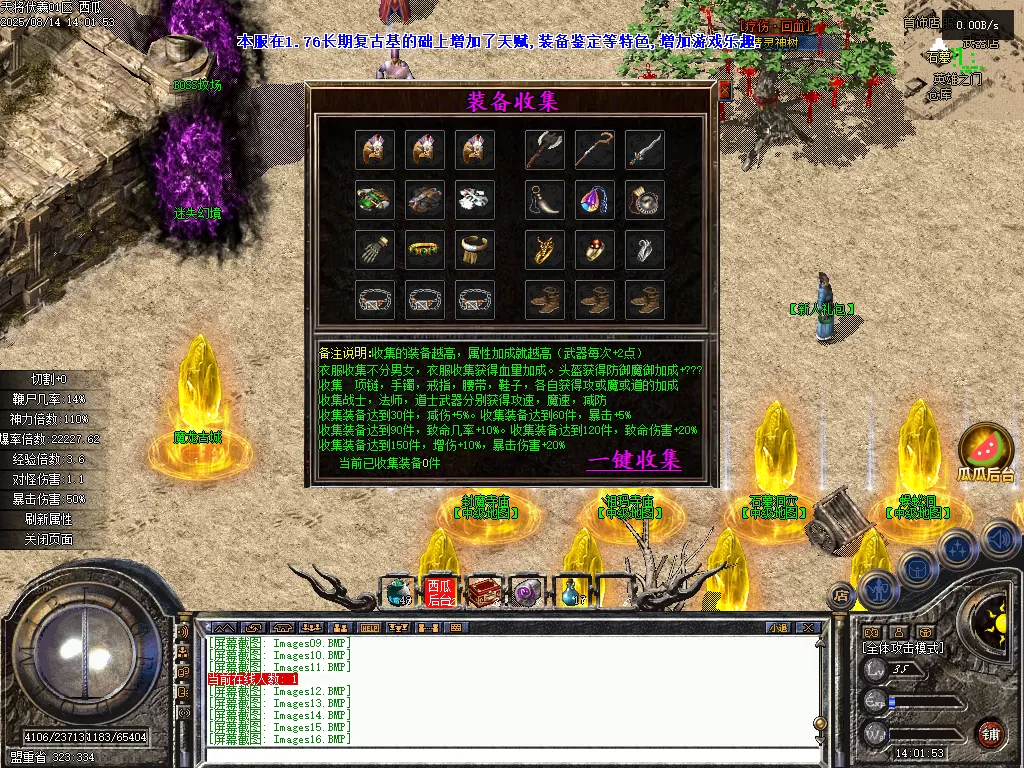1024x768 pixels.
Task: Choose the golden ring with green gems
Action: pos(425,249)
